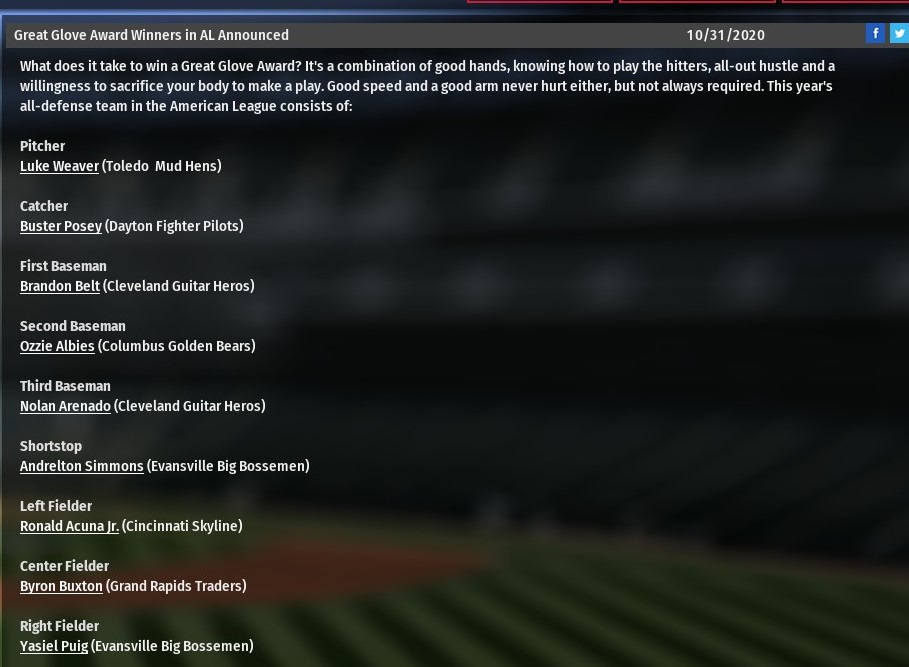
Task: Share the news story on Twitter
Action: point(899,34)
